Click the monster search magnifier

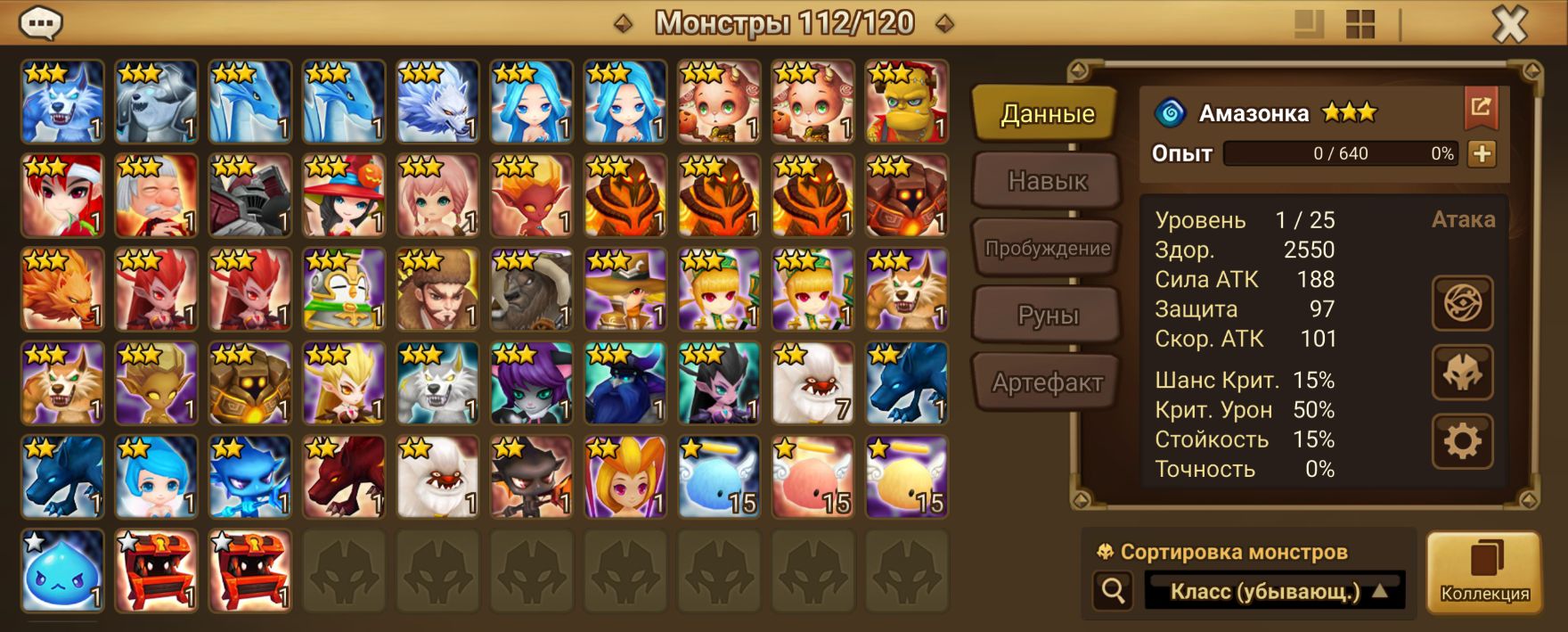click(x=1113, y=590)
